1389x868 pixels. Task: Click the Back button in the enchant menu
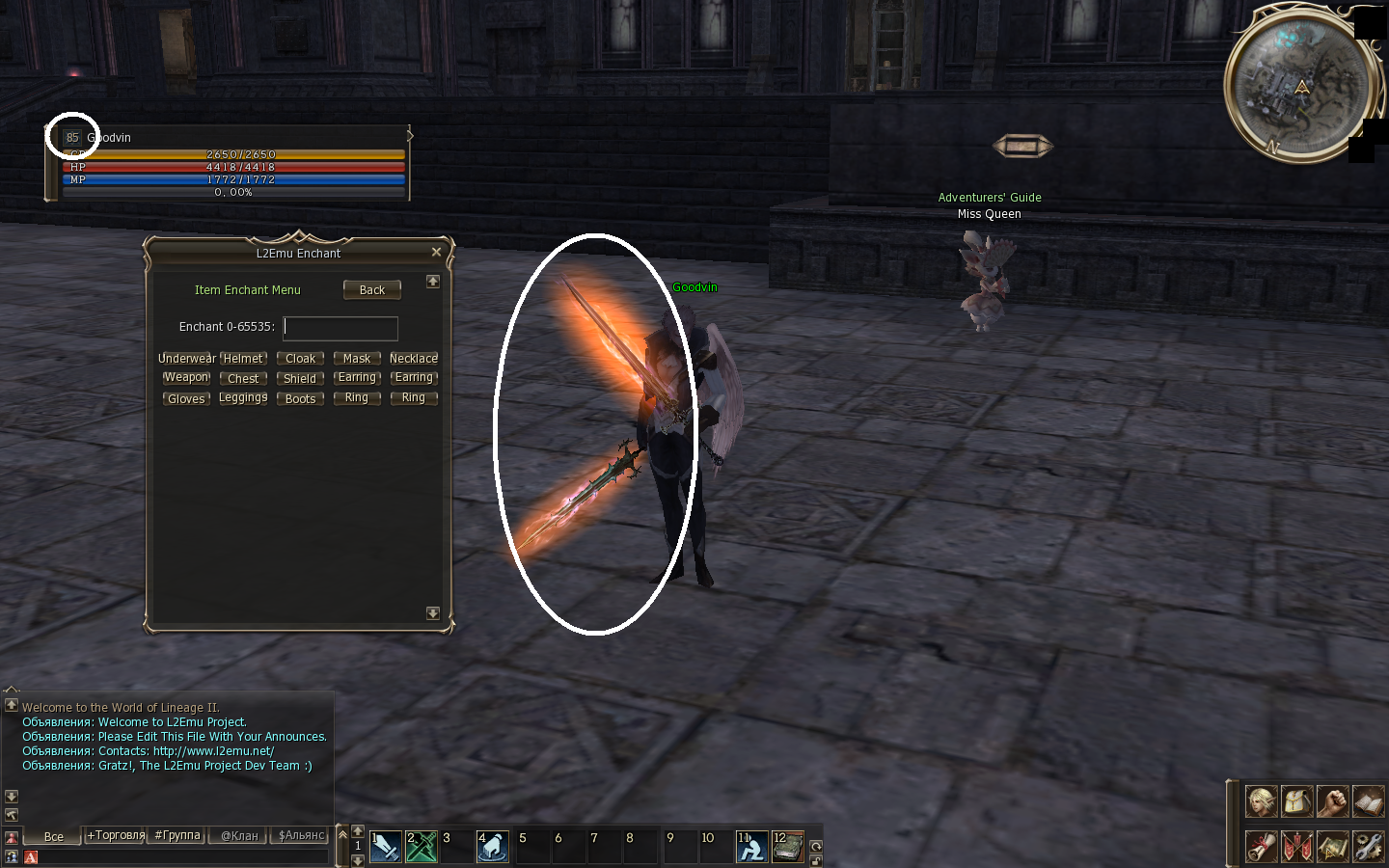371,290
